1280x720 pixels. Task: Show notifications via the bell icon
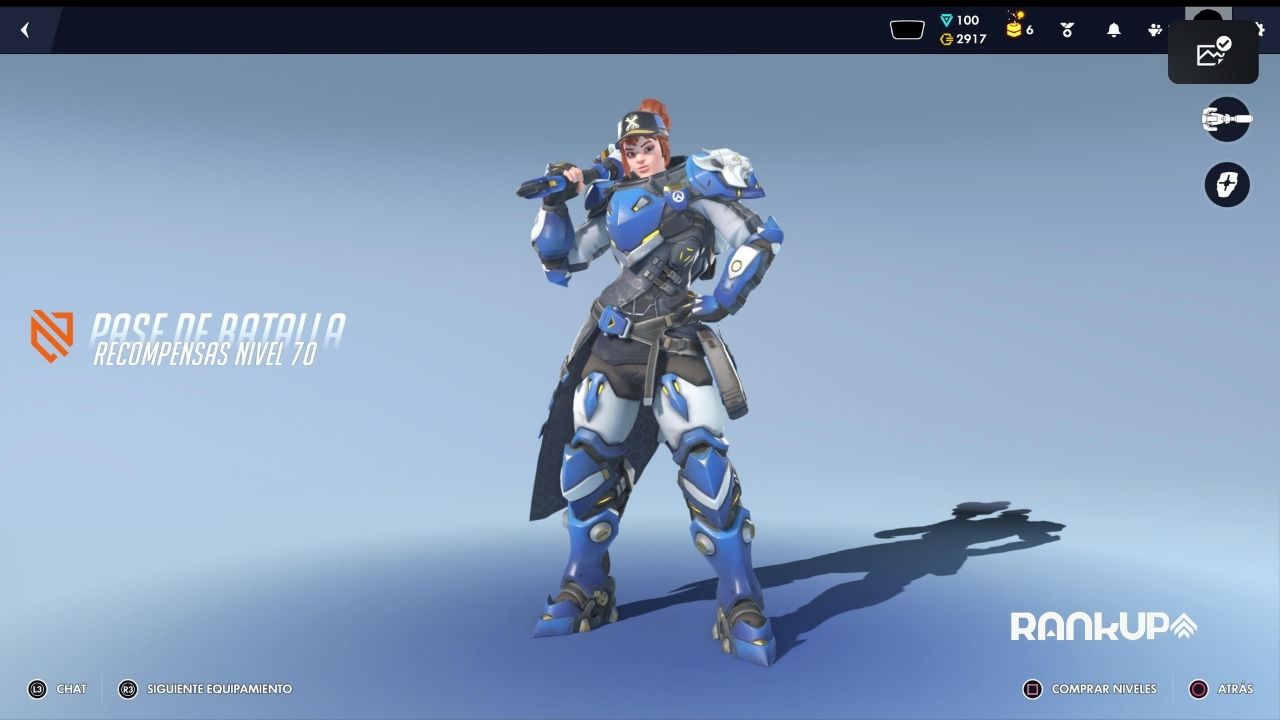[x=1113, y=30]
